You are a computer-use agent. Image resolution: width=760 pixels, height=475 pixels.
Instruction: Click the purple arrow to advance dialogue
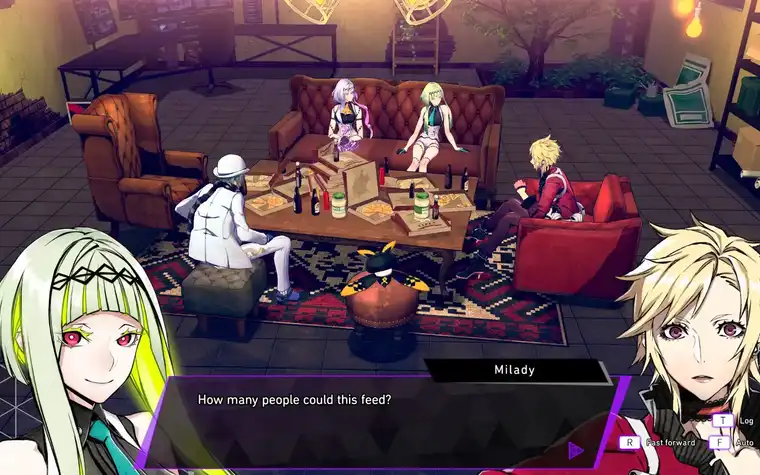coord(575,450)
